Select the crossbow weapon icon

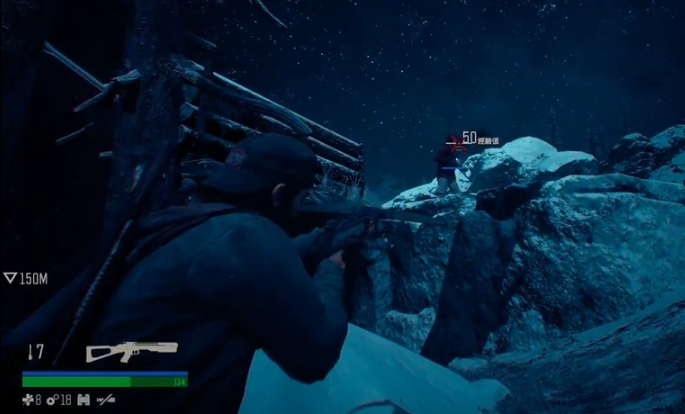131,351
